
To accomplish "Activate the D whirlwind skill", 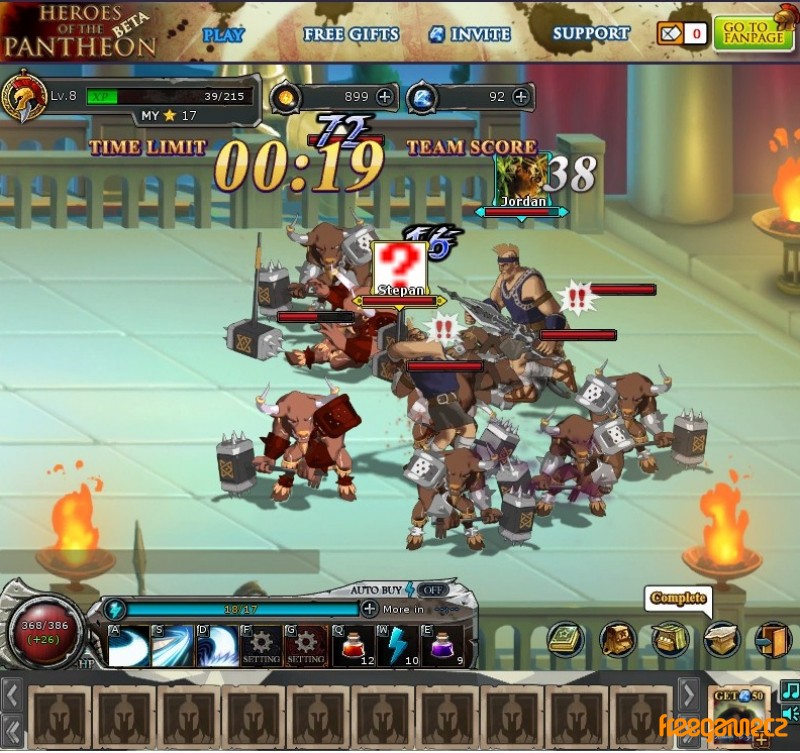I will point(216,646).
